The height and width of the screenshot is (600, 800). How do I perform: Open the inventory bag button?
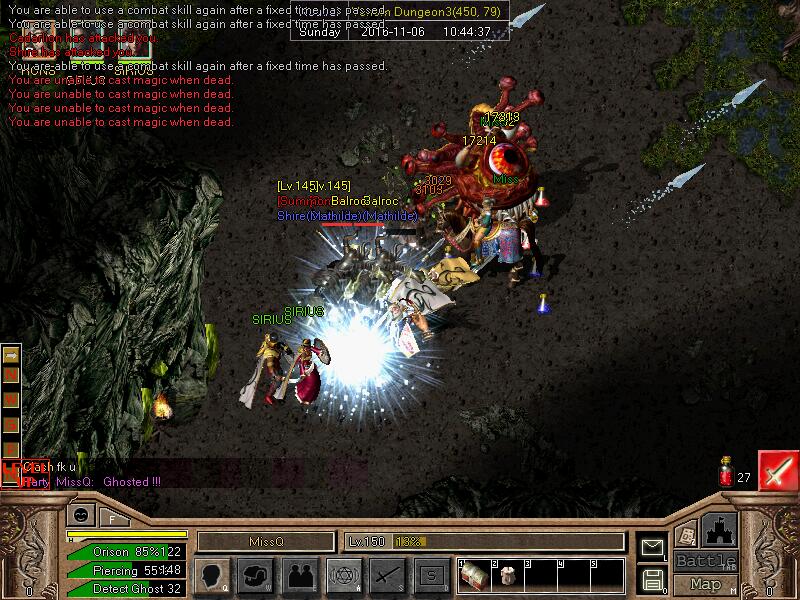coord(254,575)
